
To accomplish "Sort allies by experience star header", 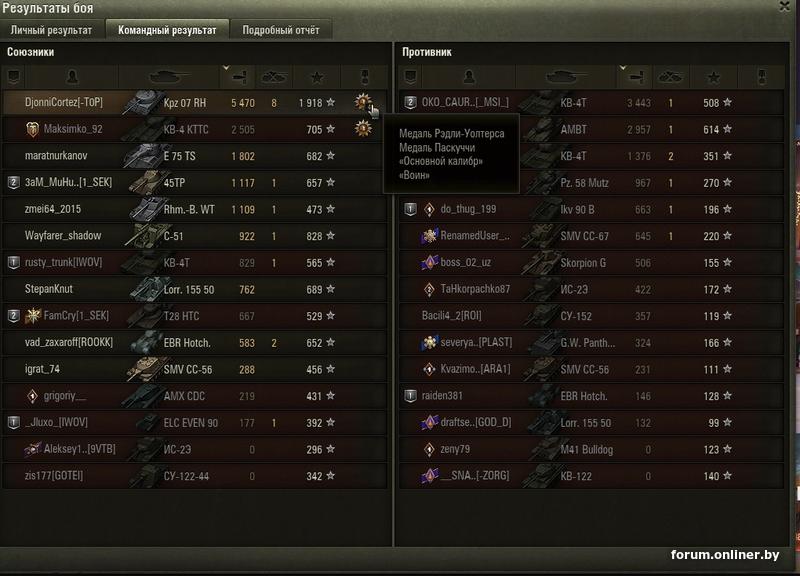I will point(316,76).
